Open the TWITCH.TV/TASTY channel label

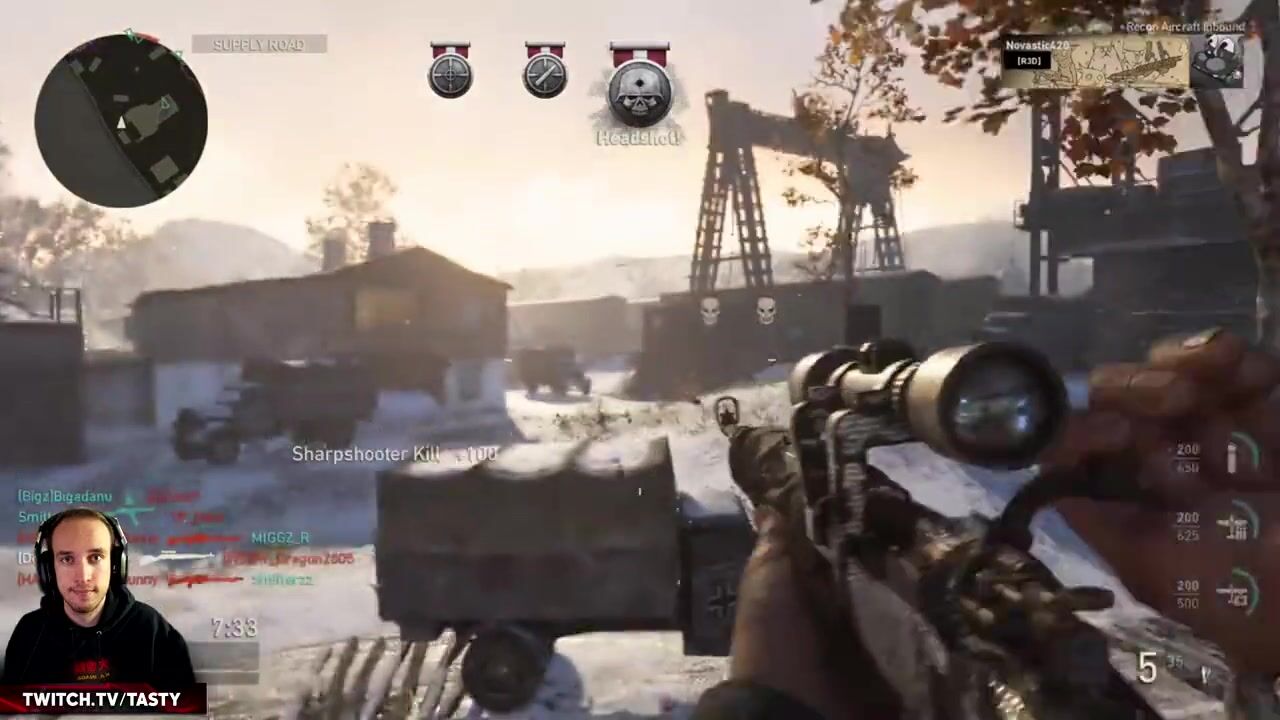101,699
